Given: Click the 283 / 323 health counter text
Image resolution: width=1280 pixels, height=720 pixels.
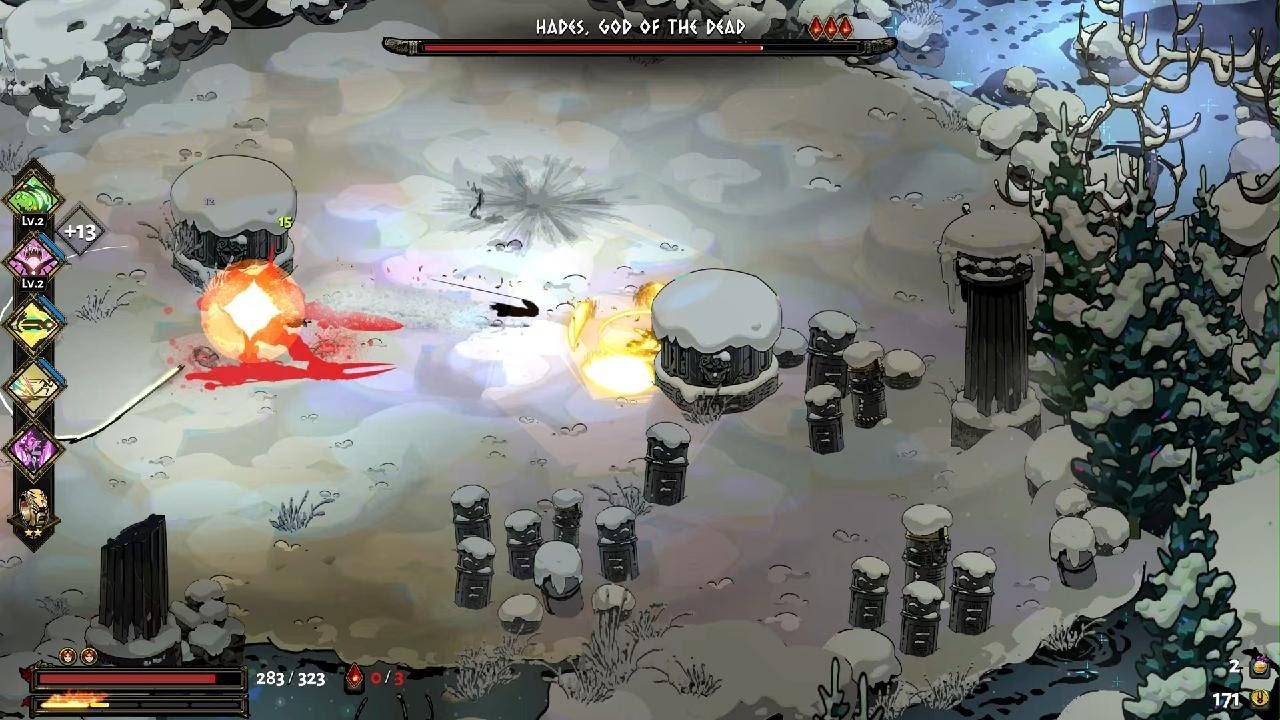Looking at the screenshot, I should pos(291,677).
